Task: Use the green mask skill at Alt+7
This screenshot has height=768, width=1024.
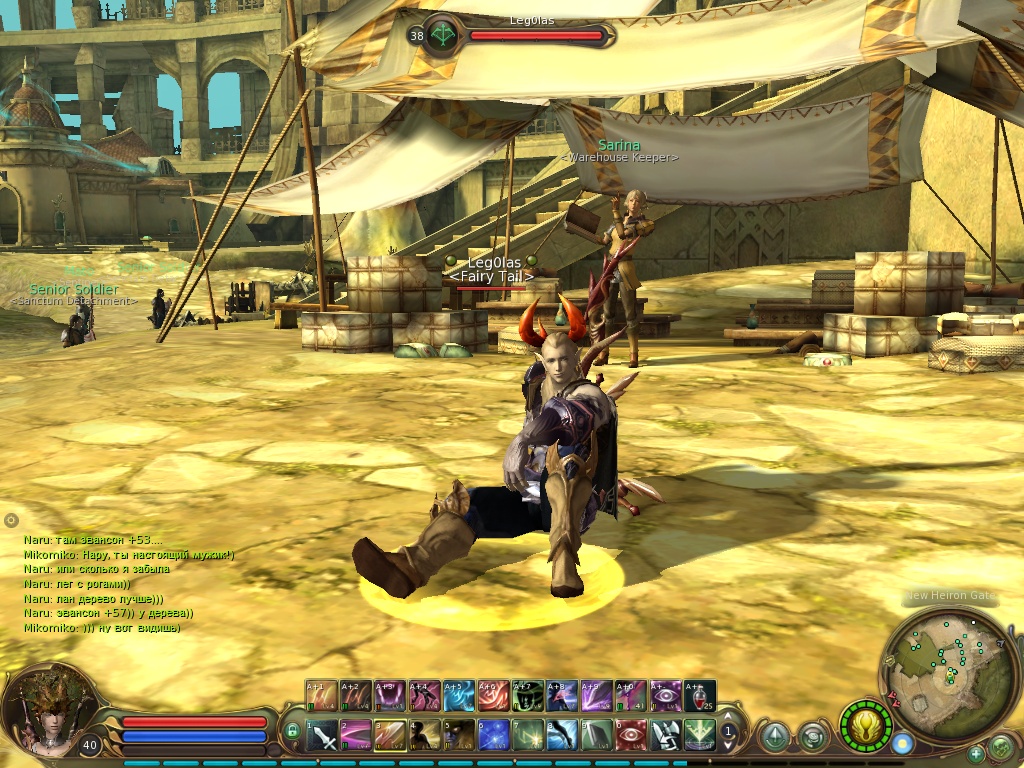Action: tap(528, 695)
